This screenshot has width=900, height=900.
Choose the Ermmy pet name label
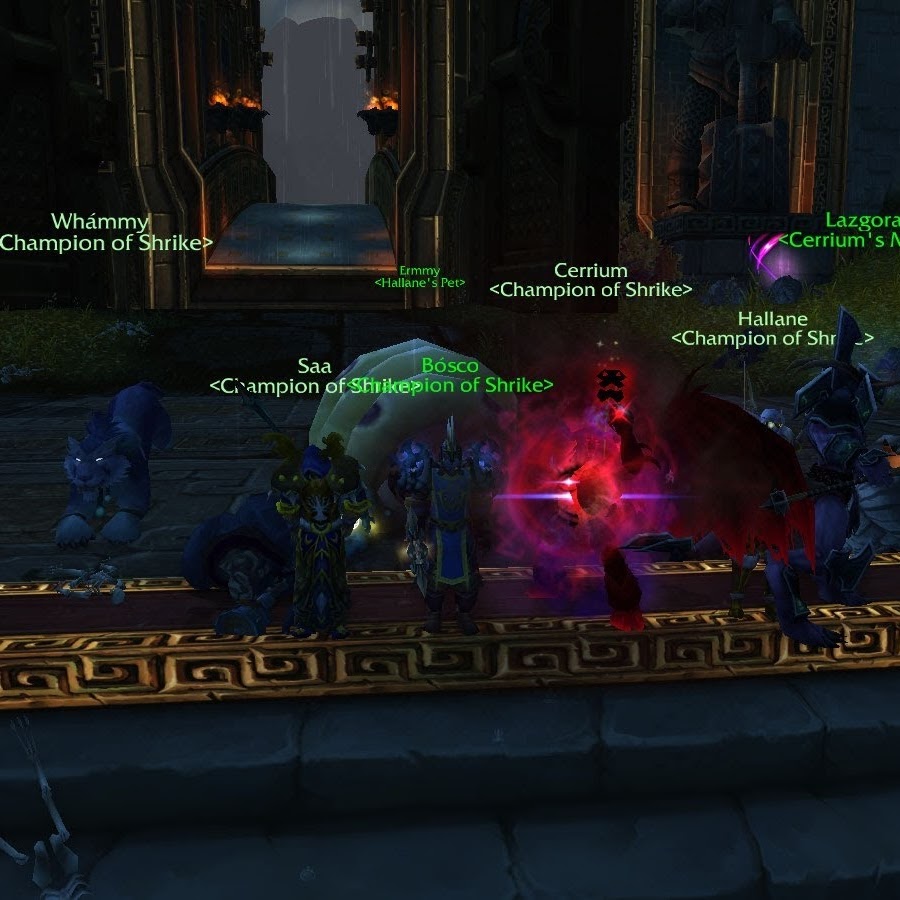[419, 271]
